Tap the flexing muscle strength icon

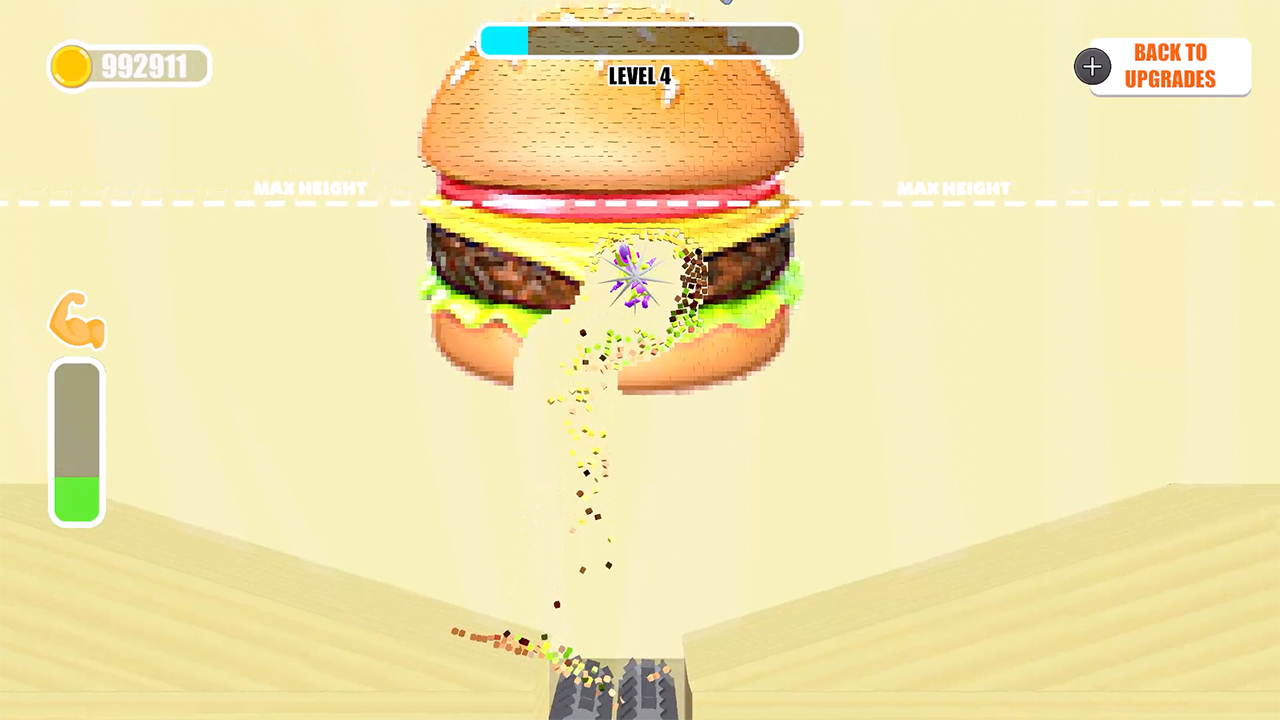[77, 318]
